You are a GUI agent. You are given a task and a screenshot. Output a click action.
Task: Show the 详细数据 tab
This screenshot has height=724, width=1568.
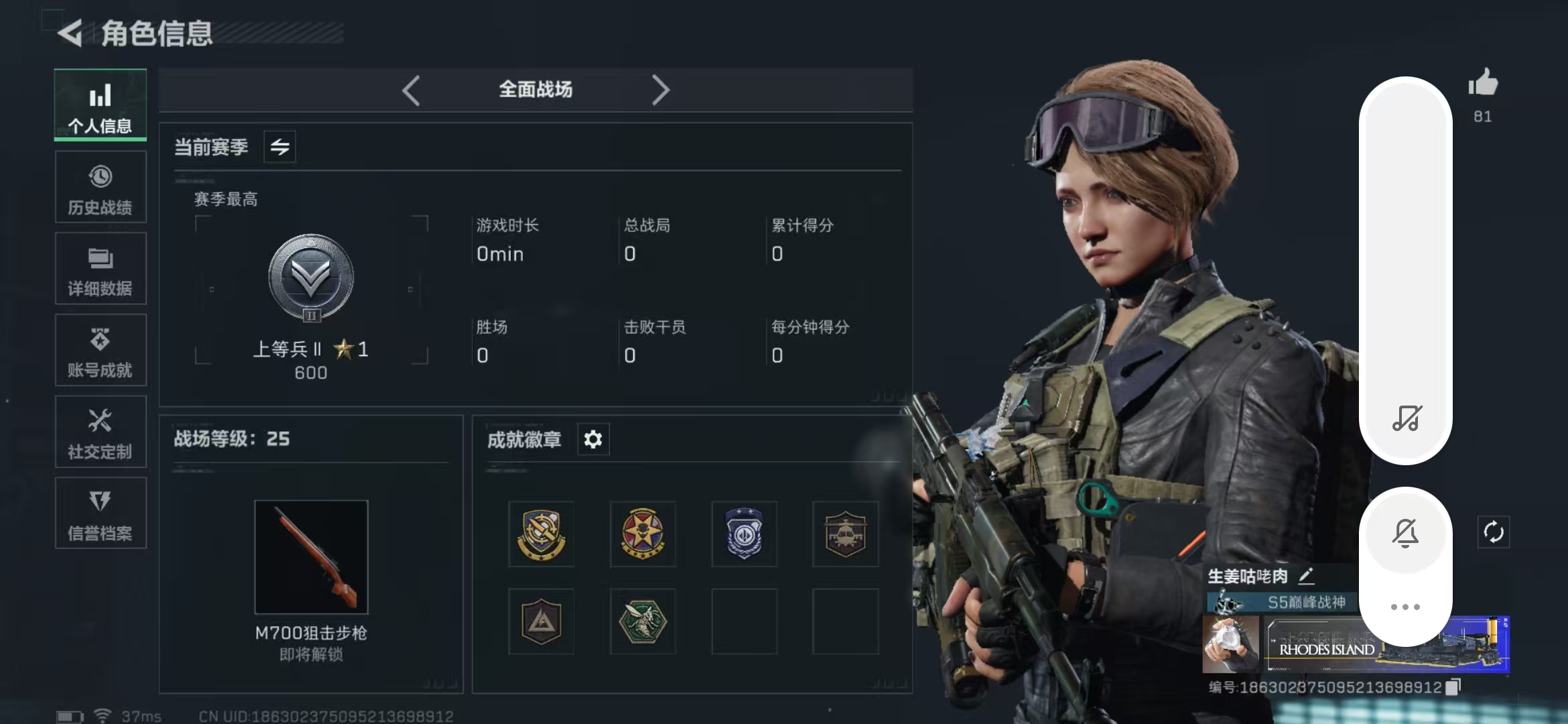tap(101, 269)
